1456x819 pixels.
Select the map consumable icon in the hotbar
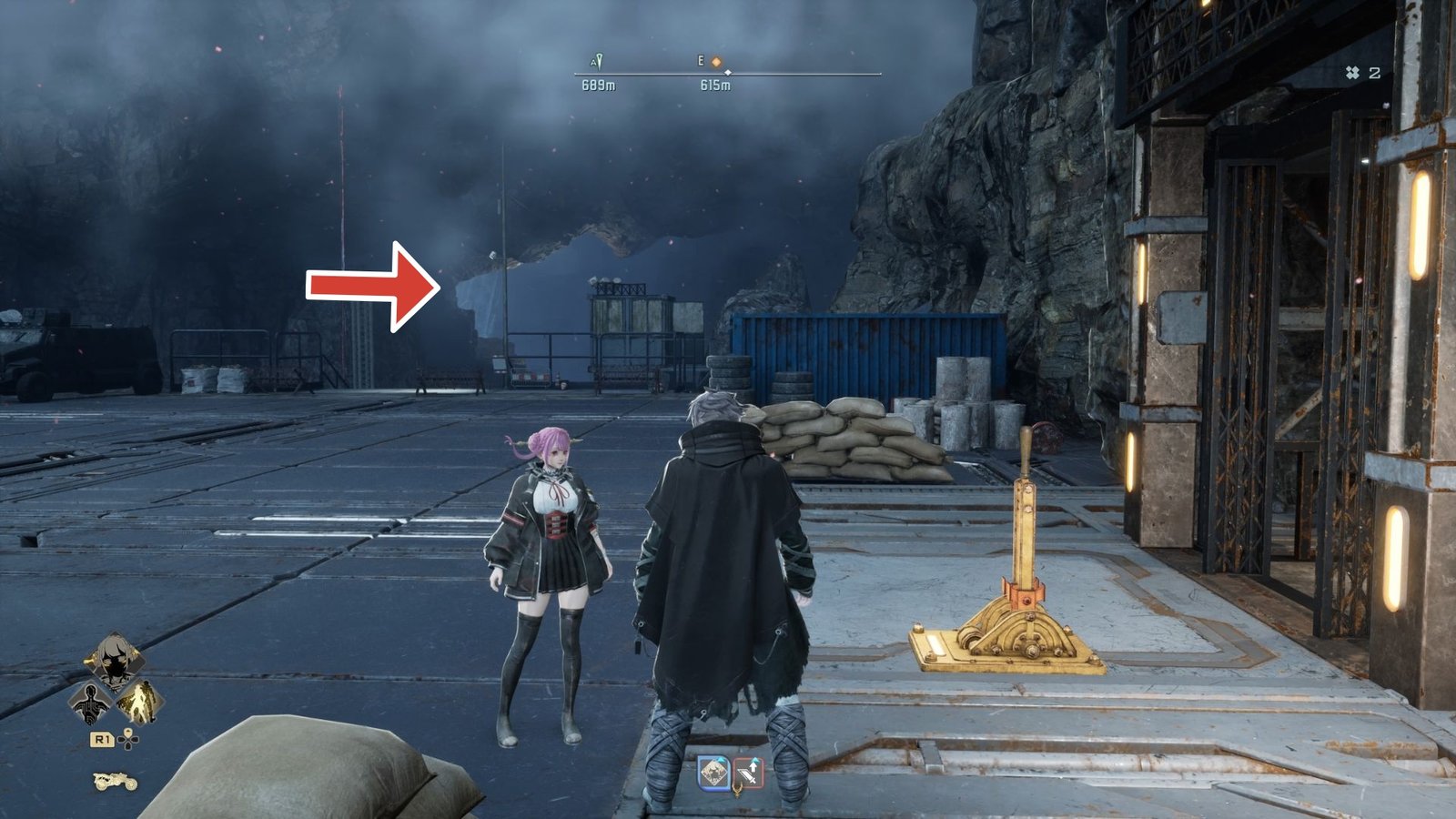point(713,773)
